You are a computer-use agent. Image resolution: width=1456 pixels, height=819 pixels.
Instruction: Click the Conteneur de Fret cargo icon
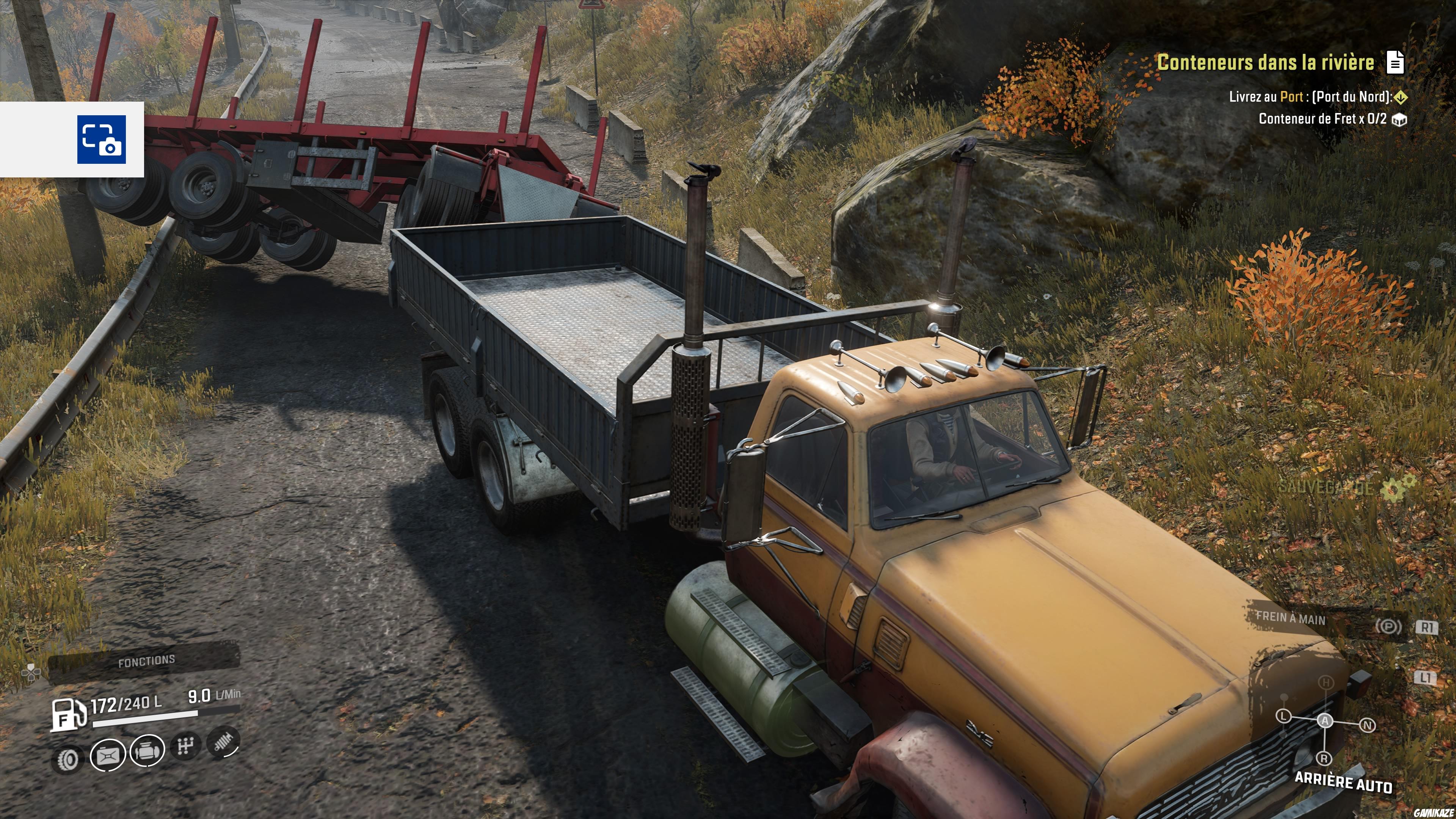(1399, 120)
